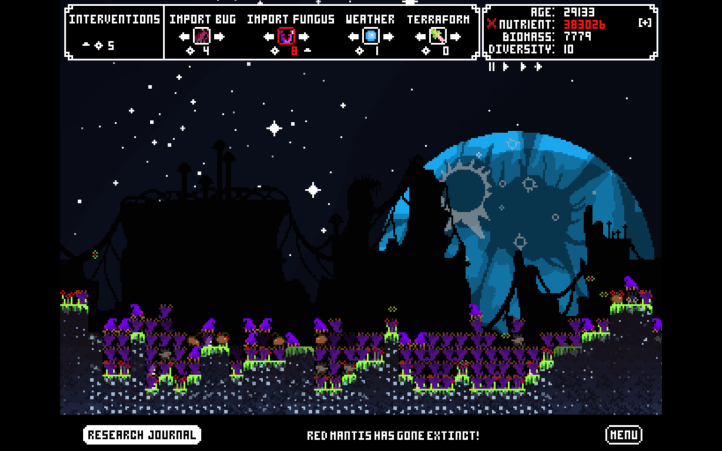This screenshot has width=722, height=451.
Task: Cycle Import Bug to the previous bug
Action: (x=184, y=37)
